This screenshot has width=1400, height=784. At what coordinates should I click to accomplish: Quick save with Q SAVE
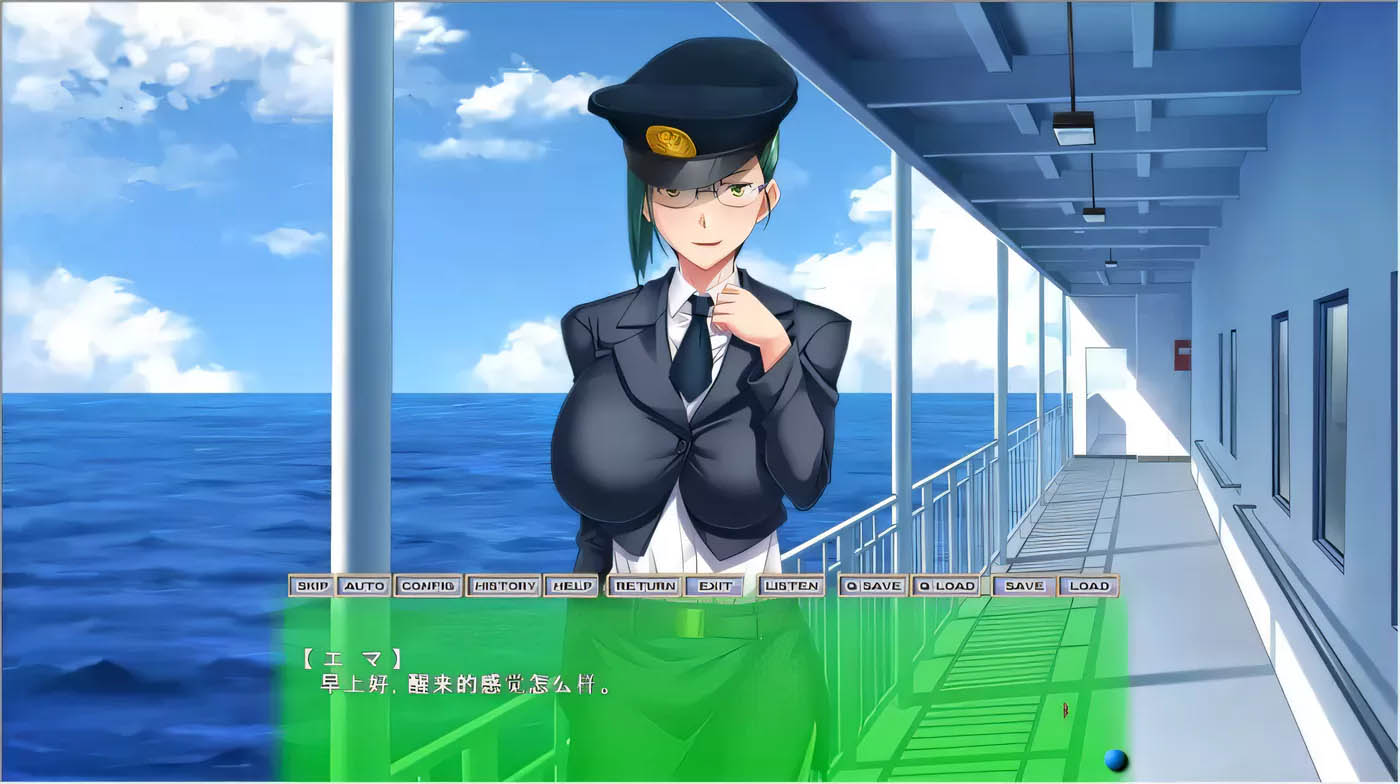[x=873, y=586]
